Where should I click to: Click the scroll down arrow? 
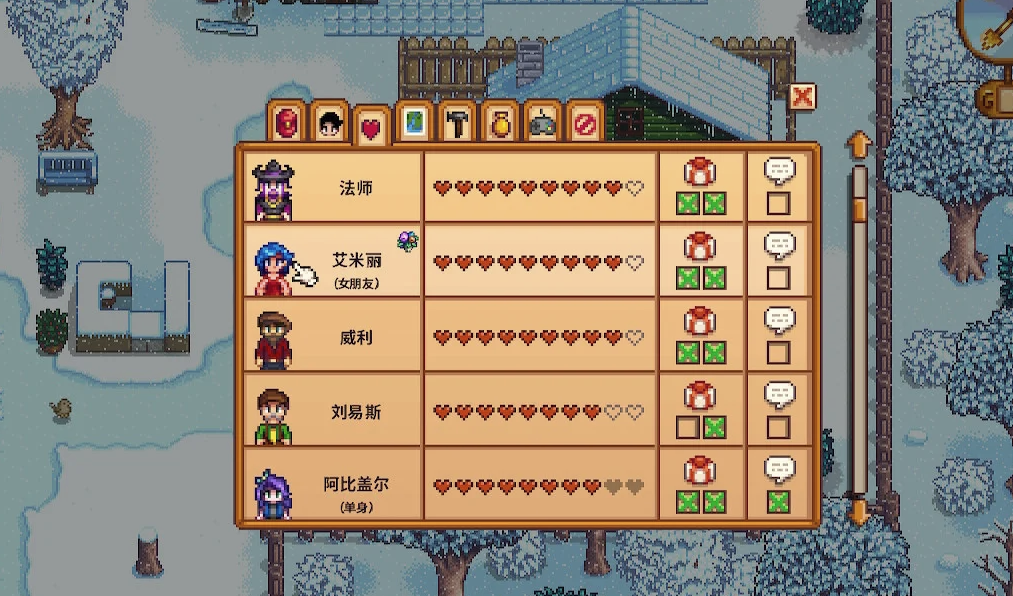point(859,512)
